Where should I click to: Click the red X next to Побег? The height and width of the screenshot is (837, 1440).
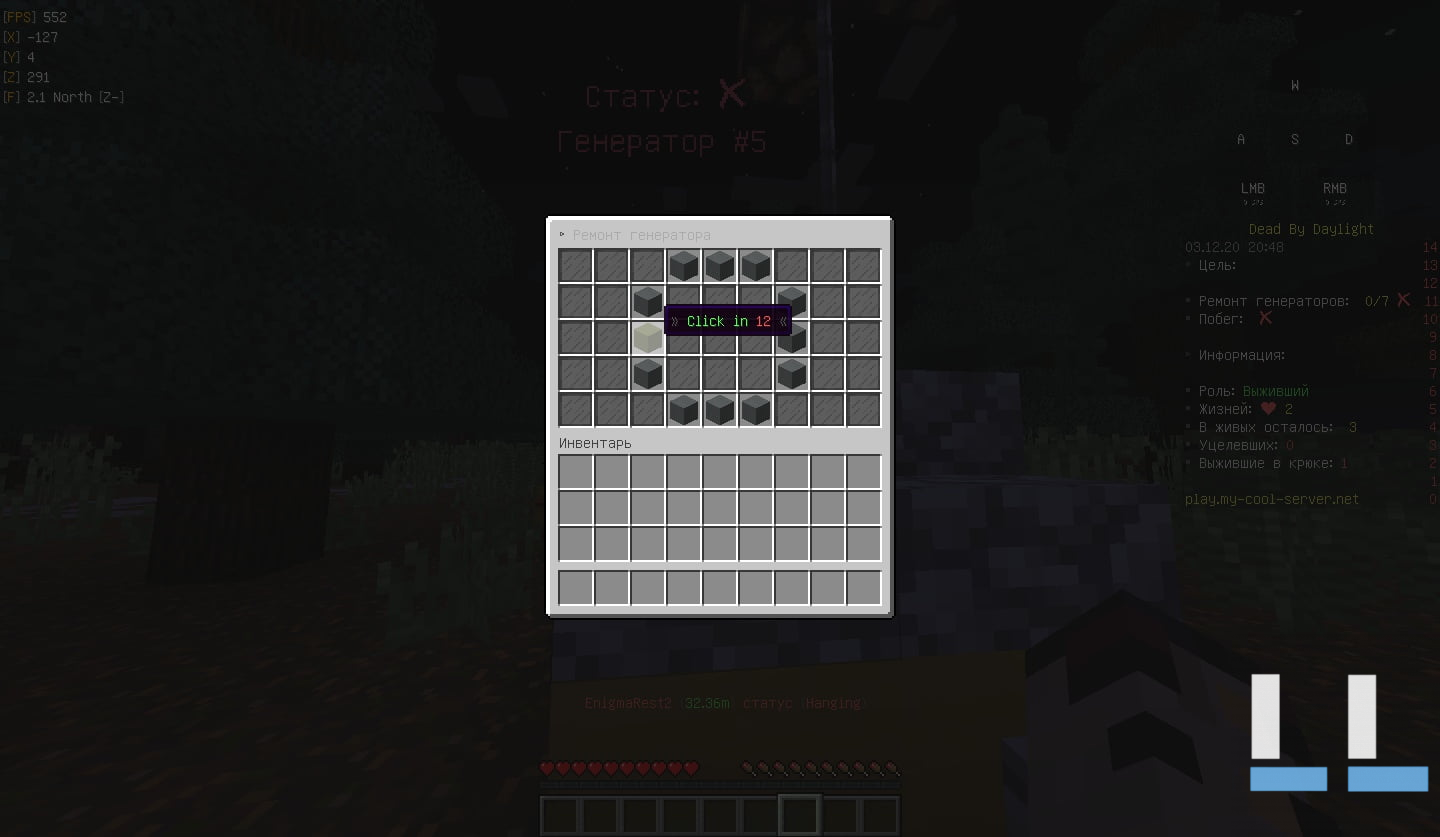[x=1264, y=318]
